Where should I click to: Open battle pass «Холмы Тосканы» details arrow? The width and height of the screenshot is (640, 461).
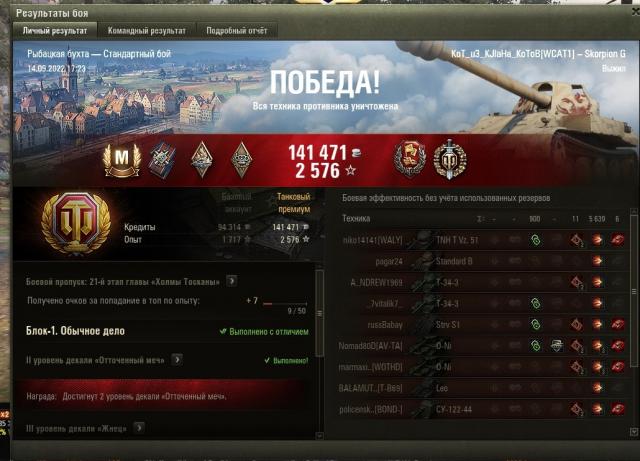tap(231, 281)
